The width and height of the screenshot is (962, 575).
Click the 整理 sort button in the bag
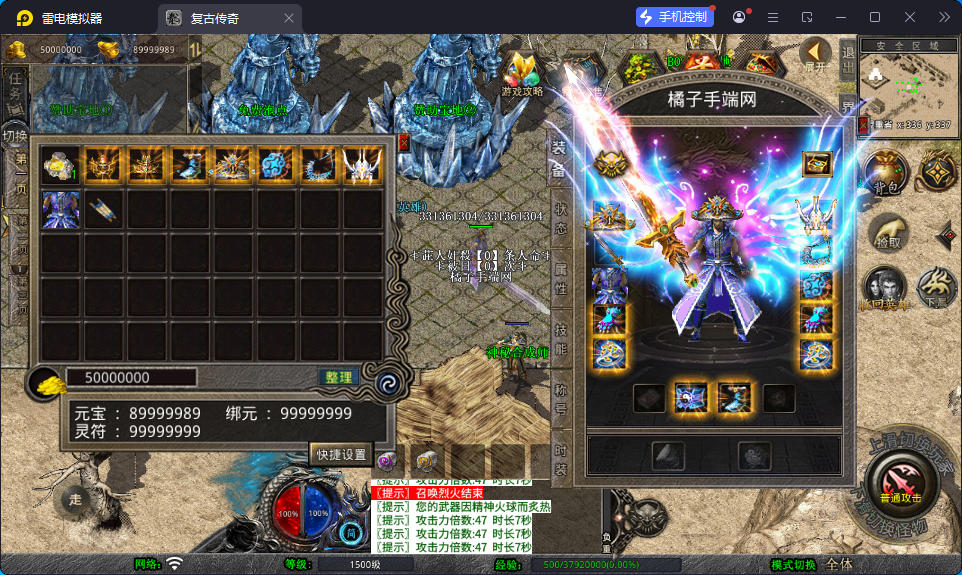pos(339,377)
